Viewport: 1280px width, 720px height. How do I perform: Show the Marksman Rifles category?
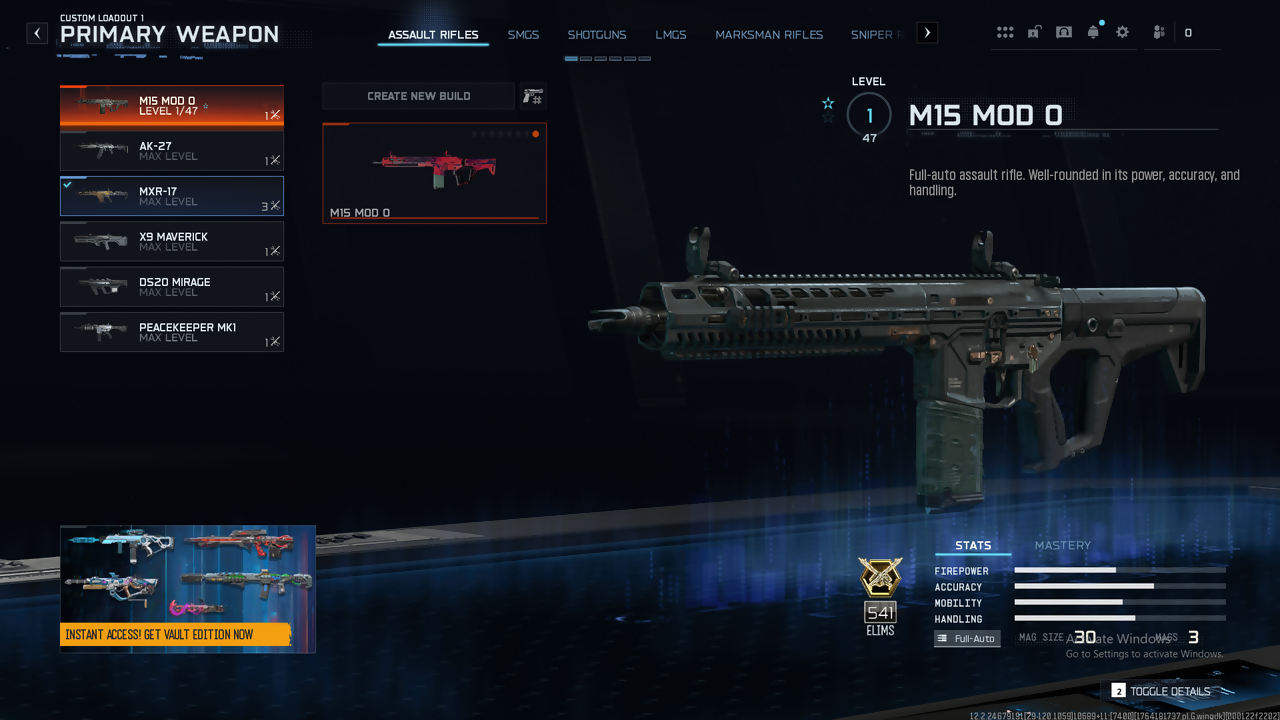tap(769, 35)
